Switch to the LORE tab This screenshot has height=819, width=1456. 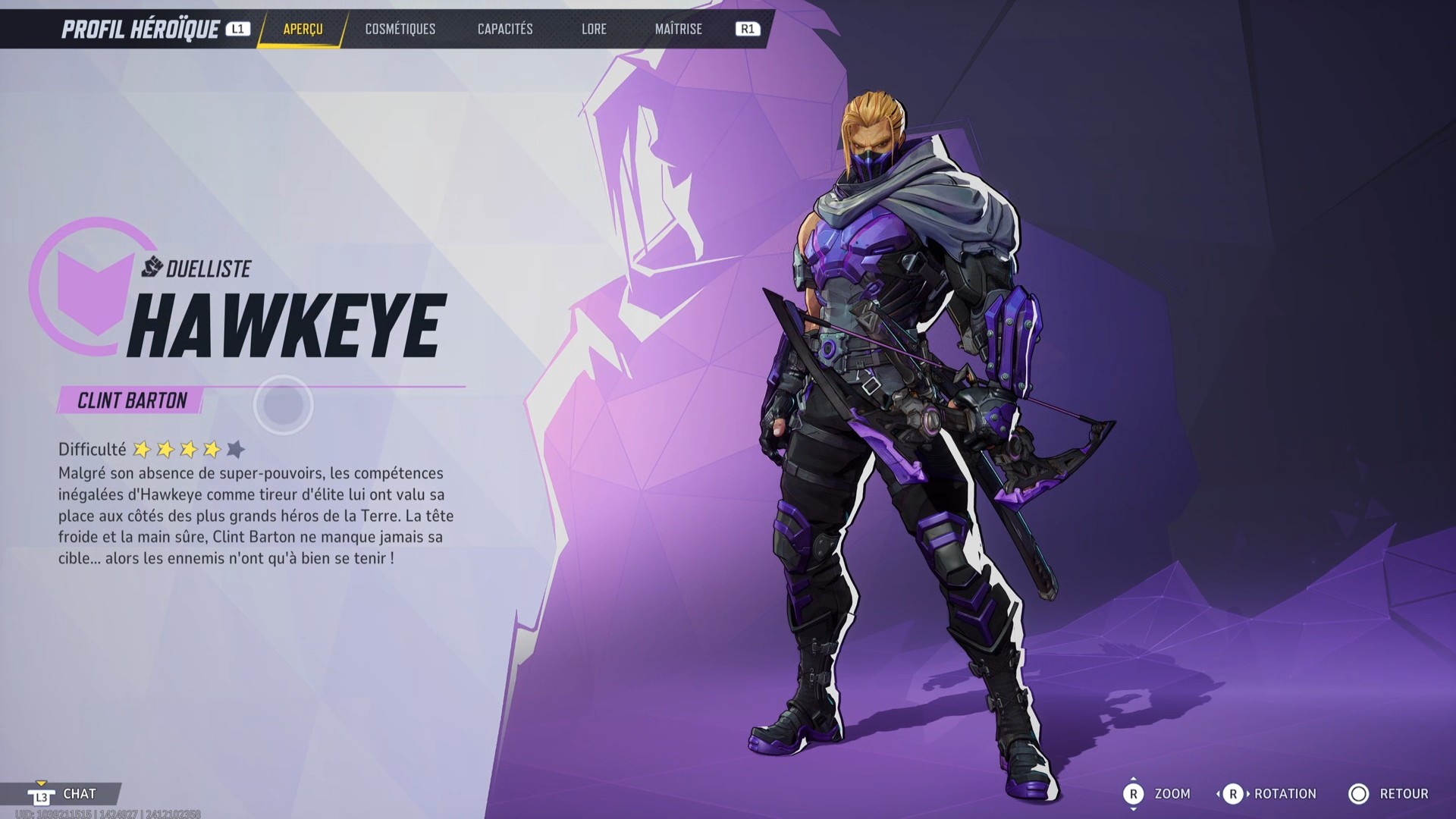coord(595,30)
